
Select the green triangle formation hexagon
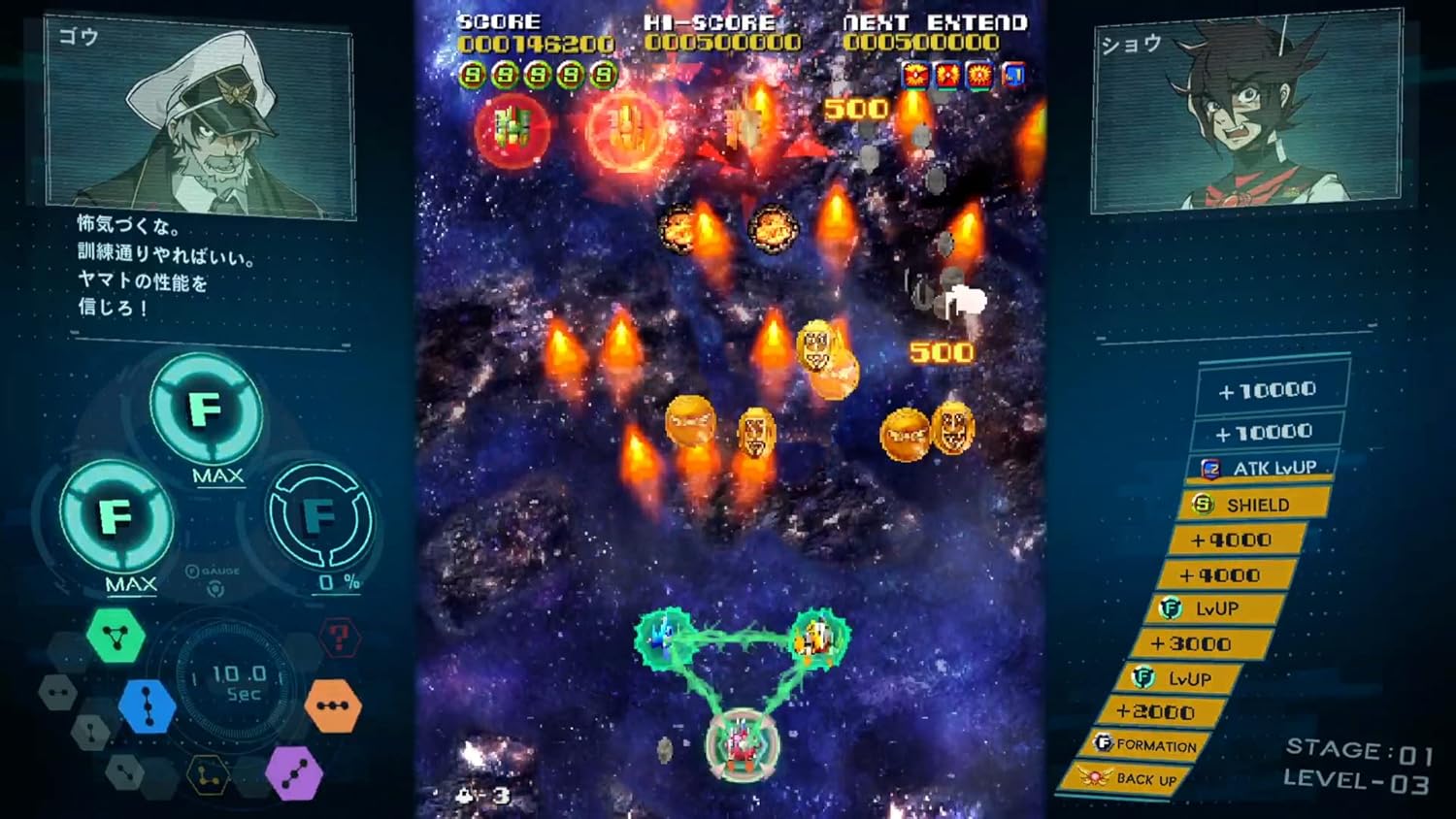tap(115, 636)
